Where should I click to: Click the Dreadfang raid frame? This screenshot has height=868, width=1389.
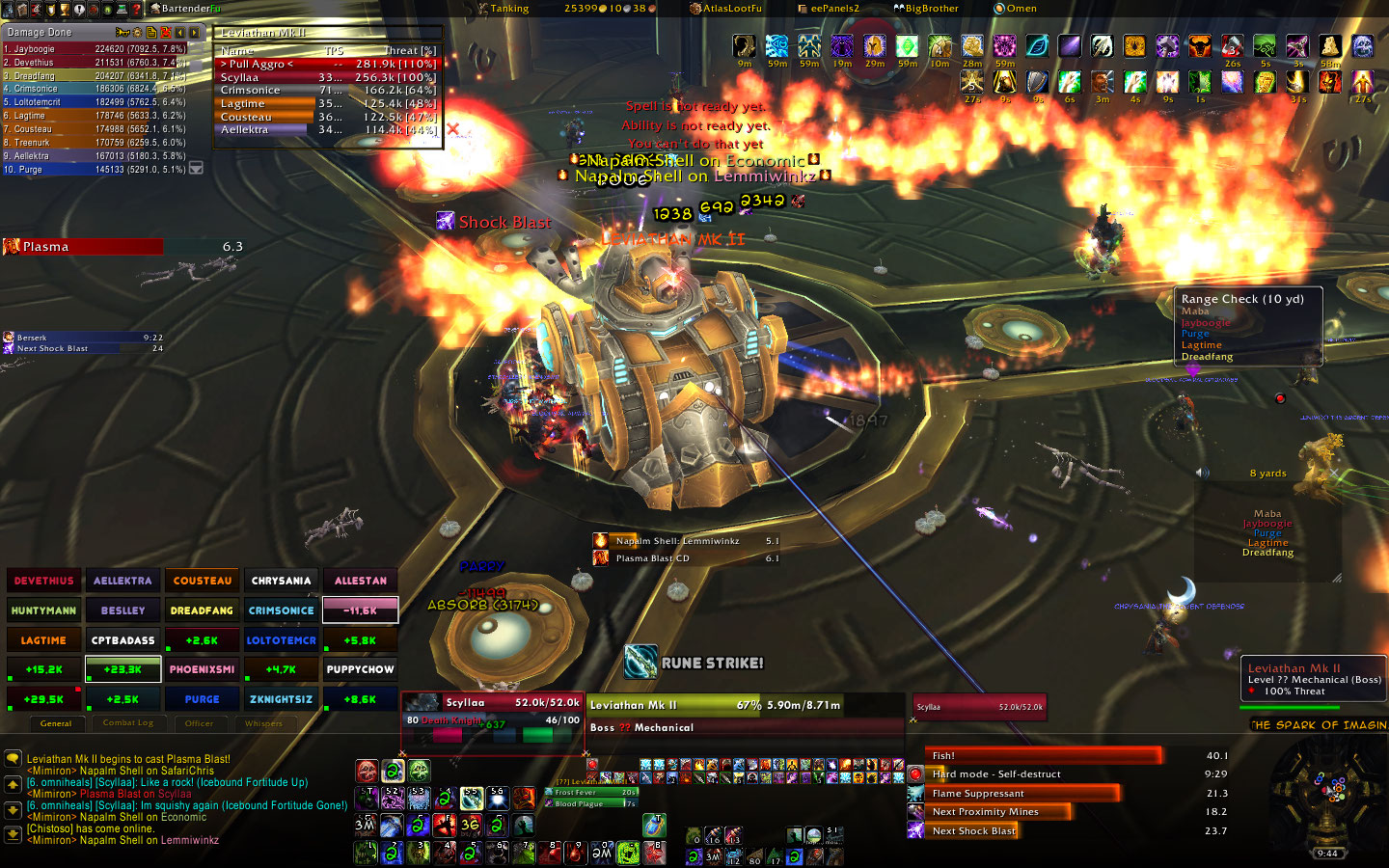point(202,610)
